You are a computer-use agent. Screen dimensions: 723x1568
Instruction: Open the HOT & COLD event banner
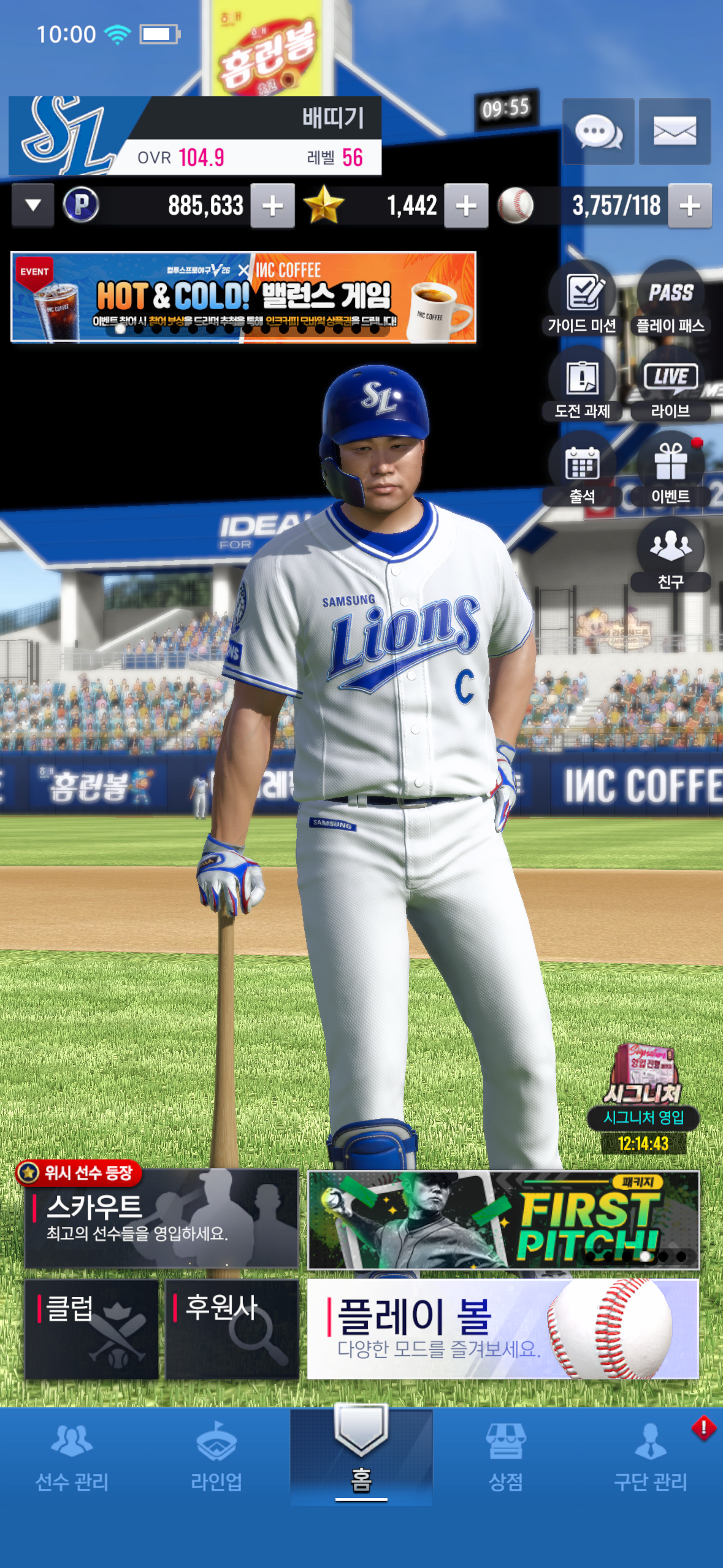coord(243,297)
